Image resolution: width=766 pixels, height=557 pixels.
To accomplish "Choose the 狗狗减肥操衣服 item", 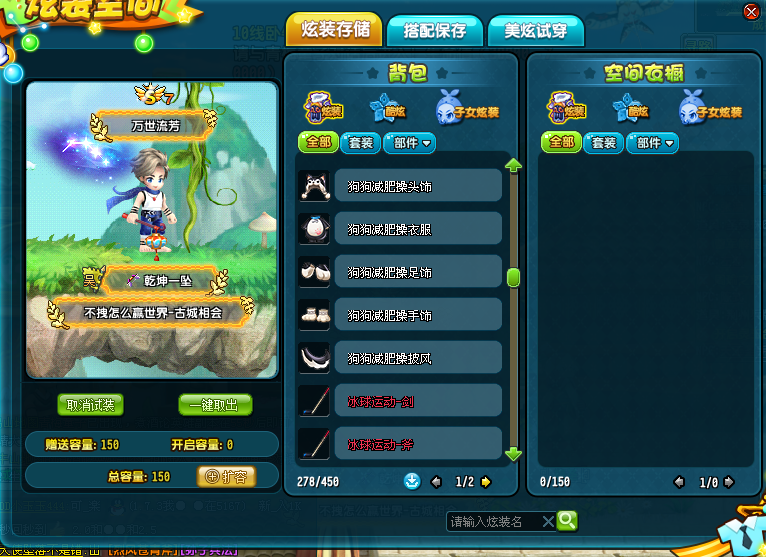I will [400, 229].
